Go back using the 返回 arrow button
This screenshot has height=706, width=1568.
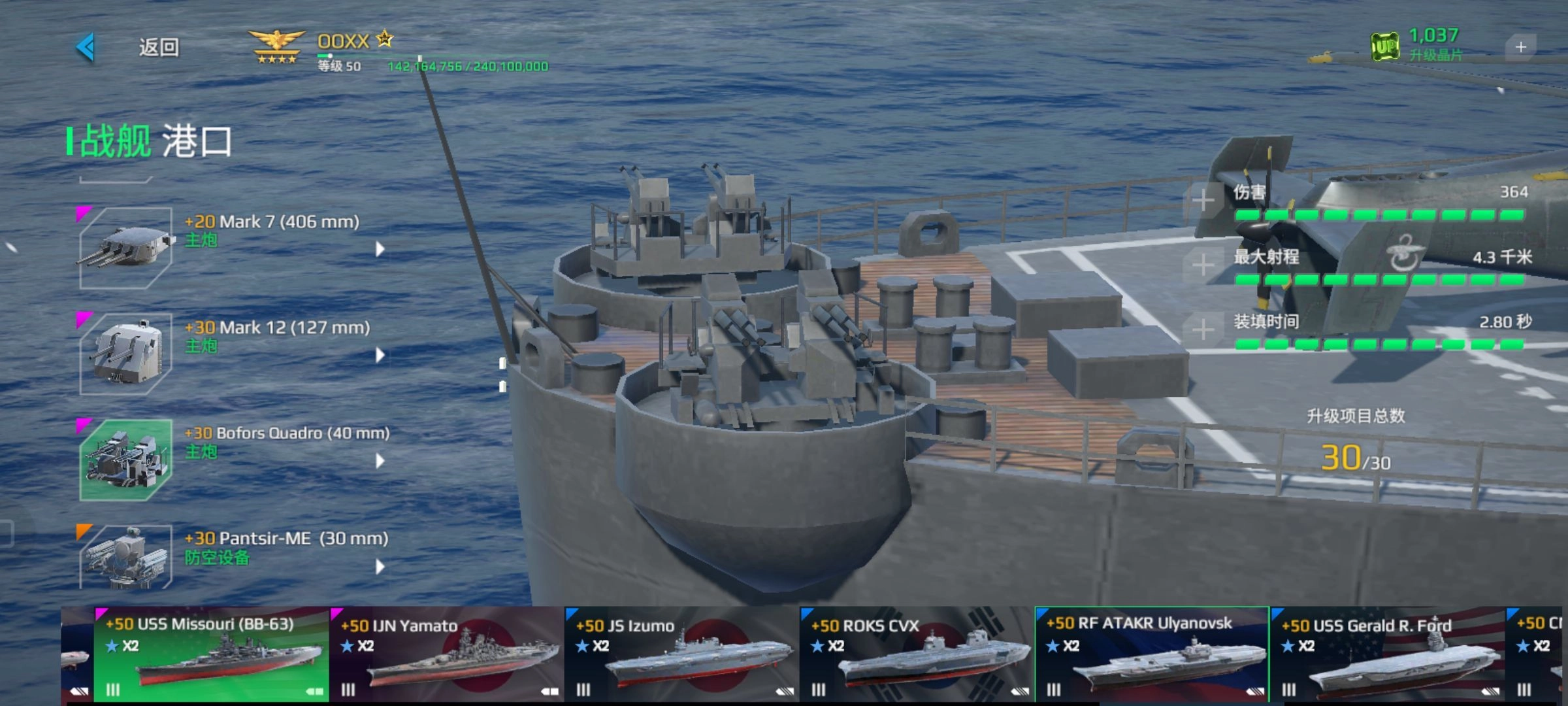pyautogui.click(x=86, y=47)
